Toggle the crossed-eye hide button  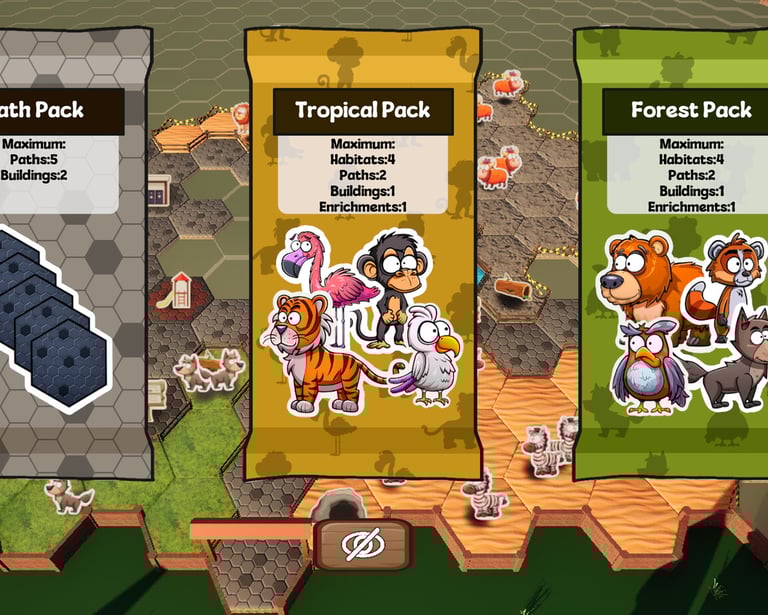[x=362, y=545]
